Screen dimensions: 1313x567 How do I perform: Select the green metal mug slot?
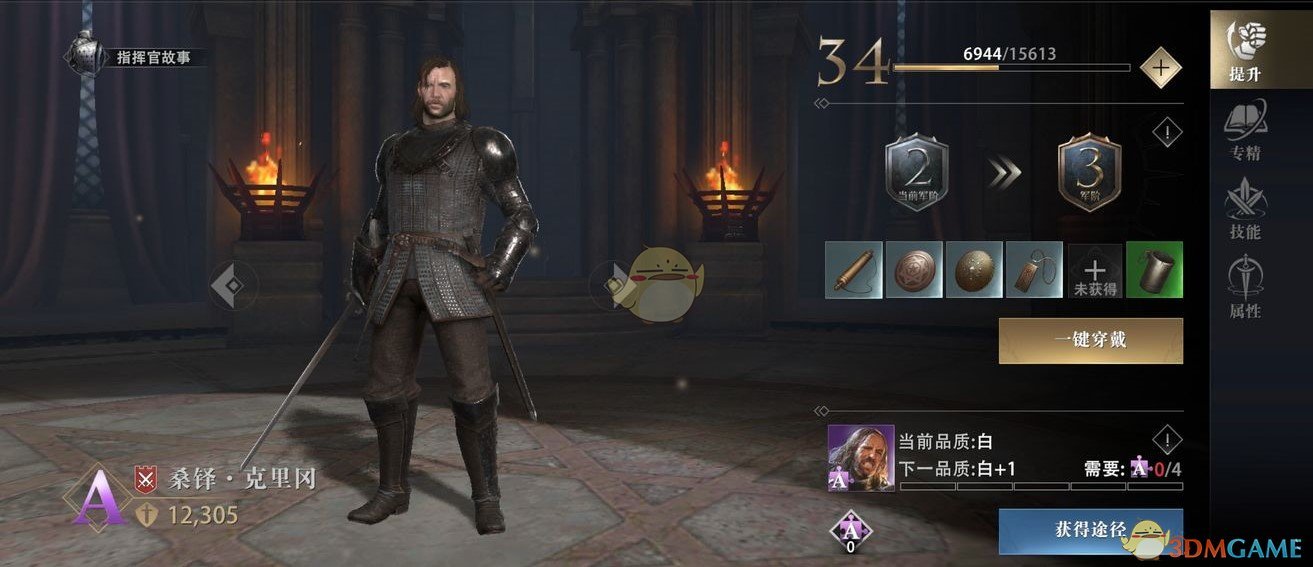(x=1154, y=269)
